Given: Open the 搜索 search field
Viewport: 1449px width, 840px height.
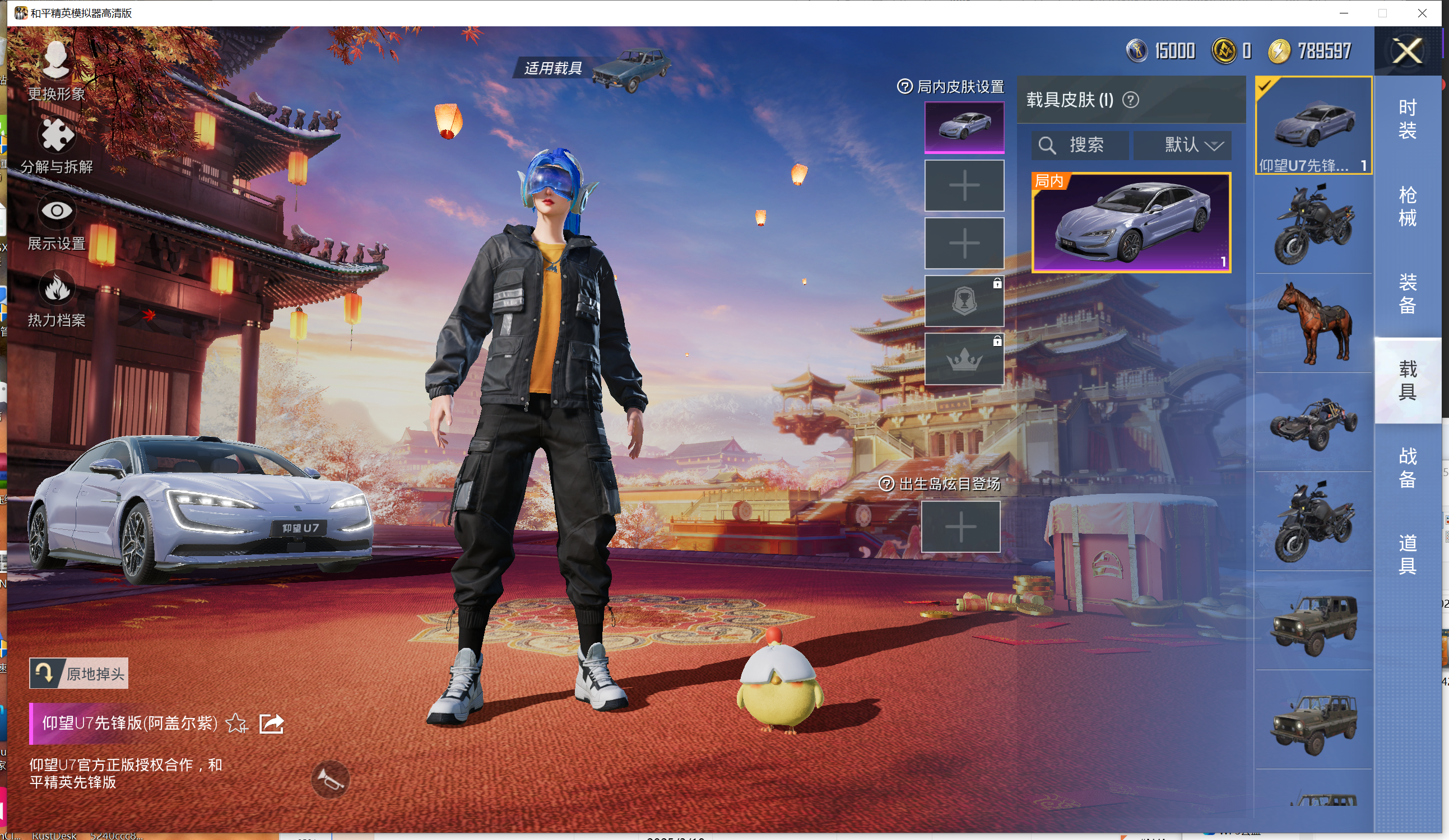Looking at the screenshot, I should [1079, 145].
